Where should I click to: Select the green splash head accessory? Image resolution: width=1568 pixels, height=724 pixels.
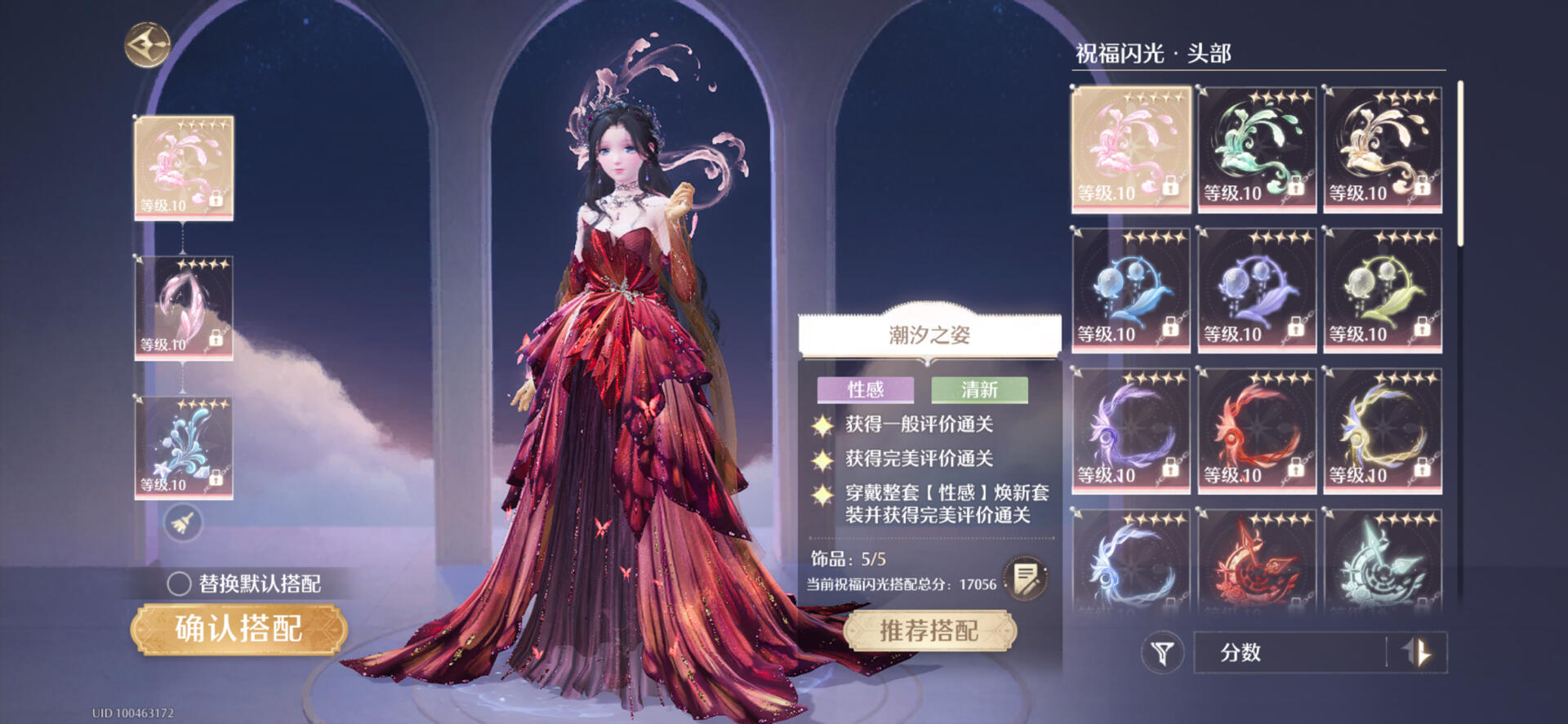click(1256, 149)
